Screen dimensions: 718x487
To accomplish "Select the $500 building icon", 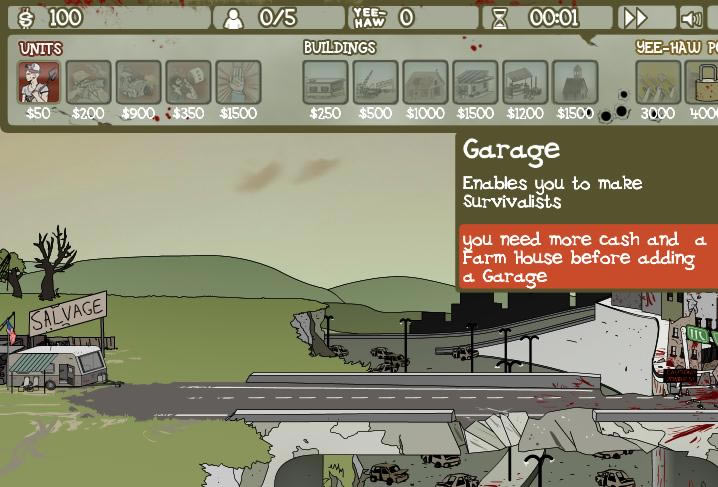I will click(x=375, y=82).
